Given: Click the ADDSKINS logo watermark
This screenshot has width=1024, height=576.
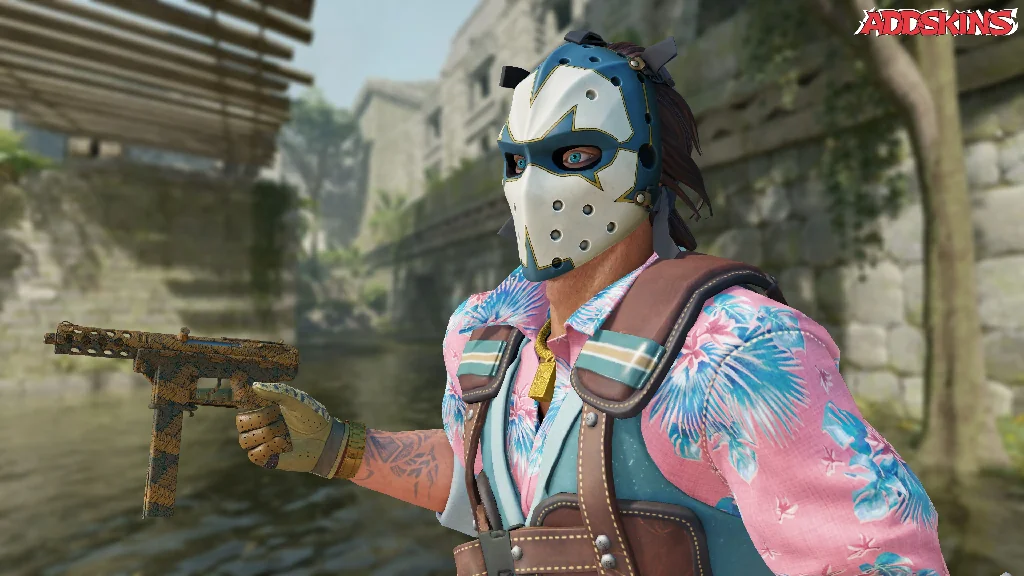Looking at the screenshot, I should pos(938,22).
